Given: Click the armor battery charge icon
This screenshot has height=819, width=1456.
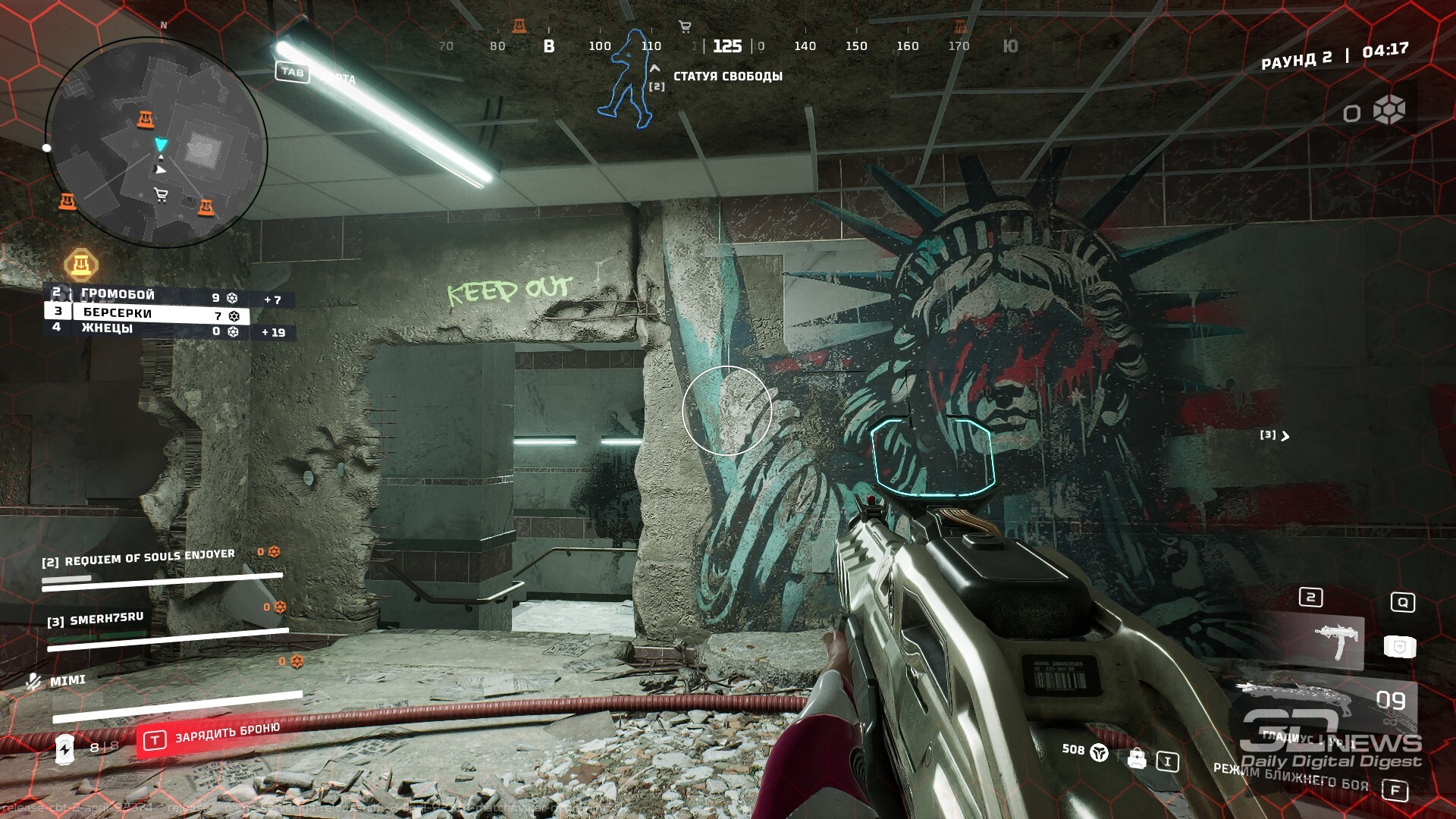Looking at the screenshot, I should (65, 749).
